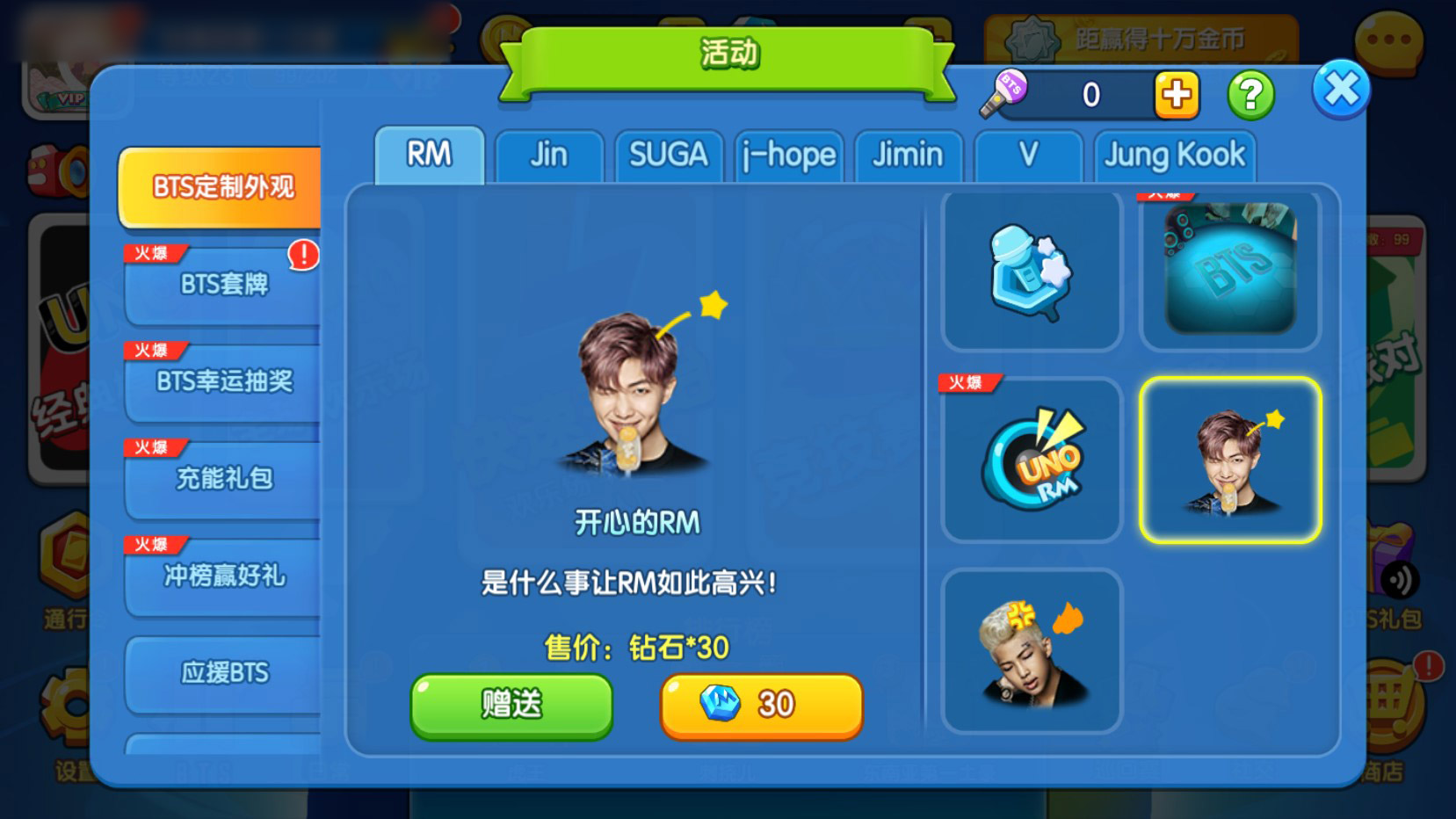Image resolution: width=1456 pixels, height=819 pixels.
Task: Open 冲榜赢好礼 ranking rewards
Action: [x=224, y=576]
